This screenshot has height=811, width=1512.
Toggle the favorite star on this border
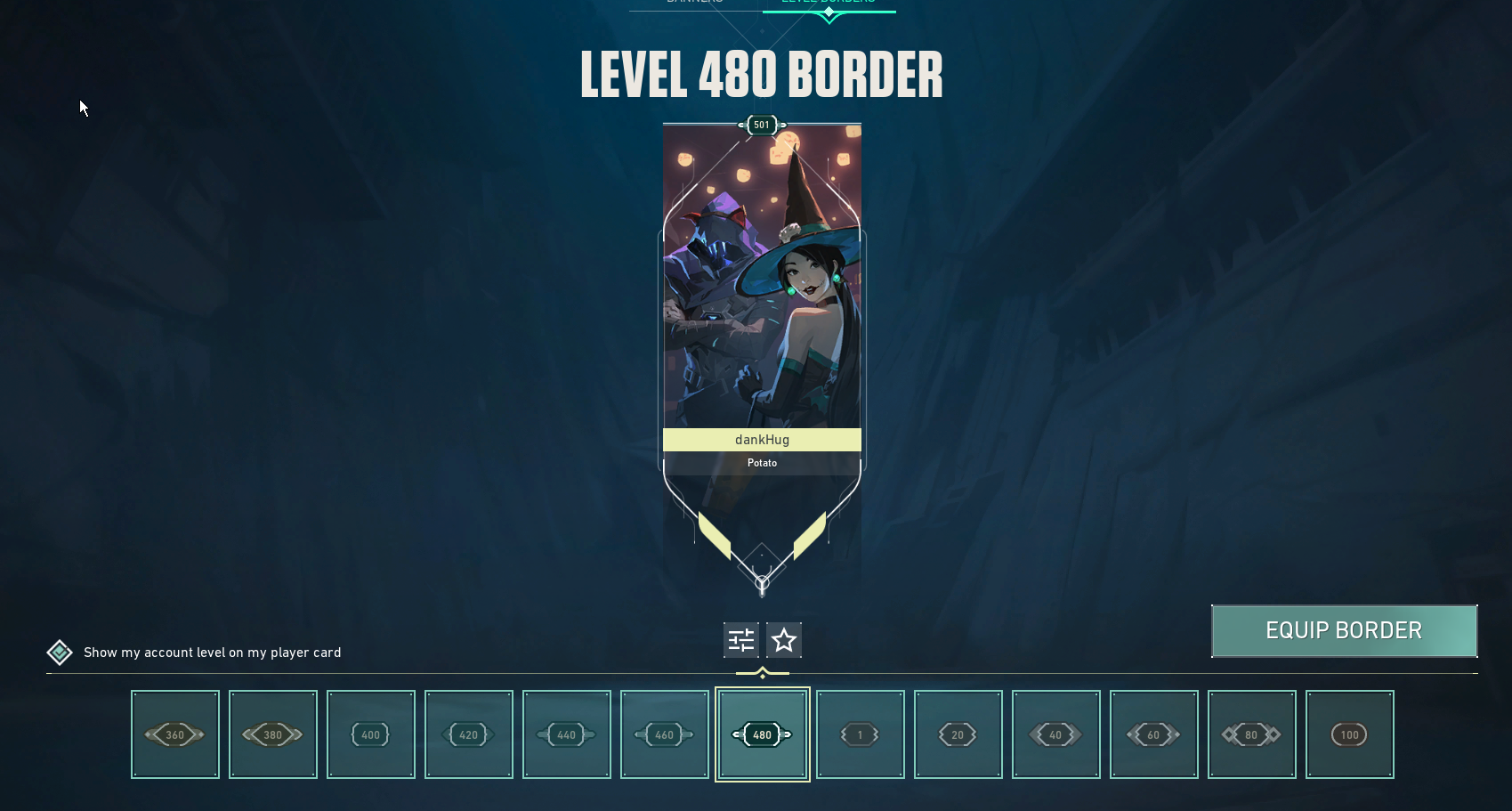coord(783,639)
